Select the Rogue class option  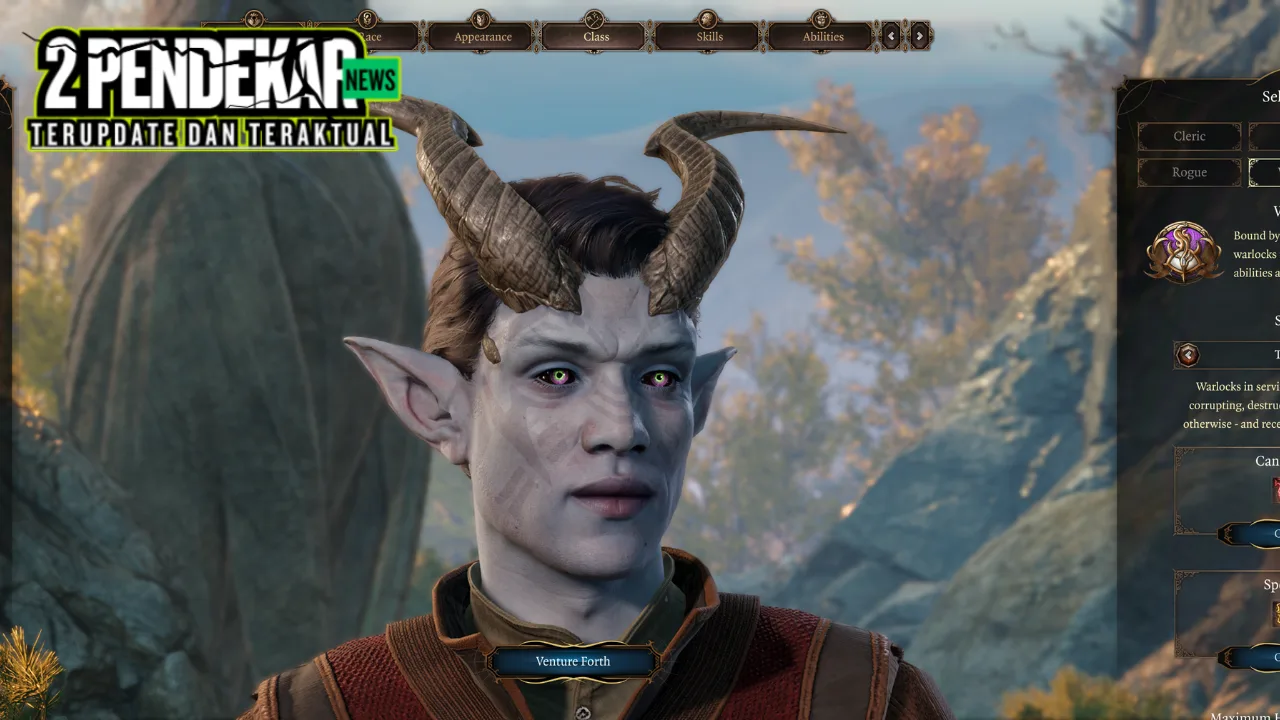[1189, 172]
